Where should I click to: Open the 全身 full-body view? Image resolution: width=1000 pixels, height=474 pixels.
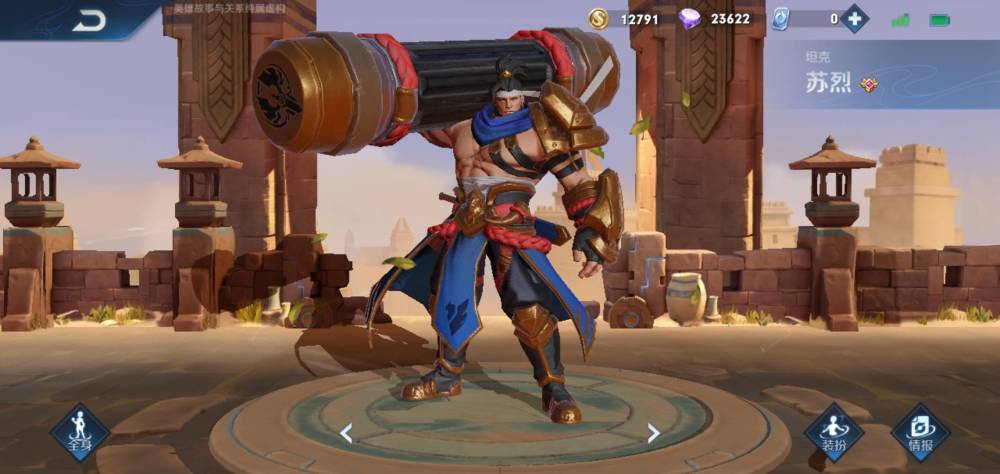[x=80, y=432]
